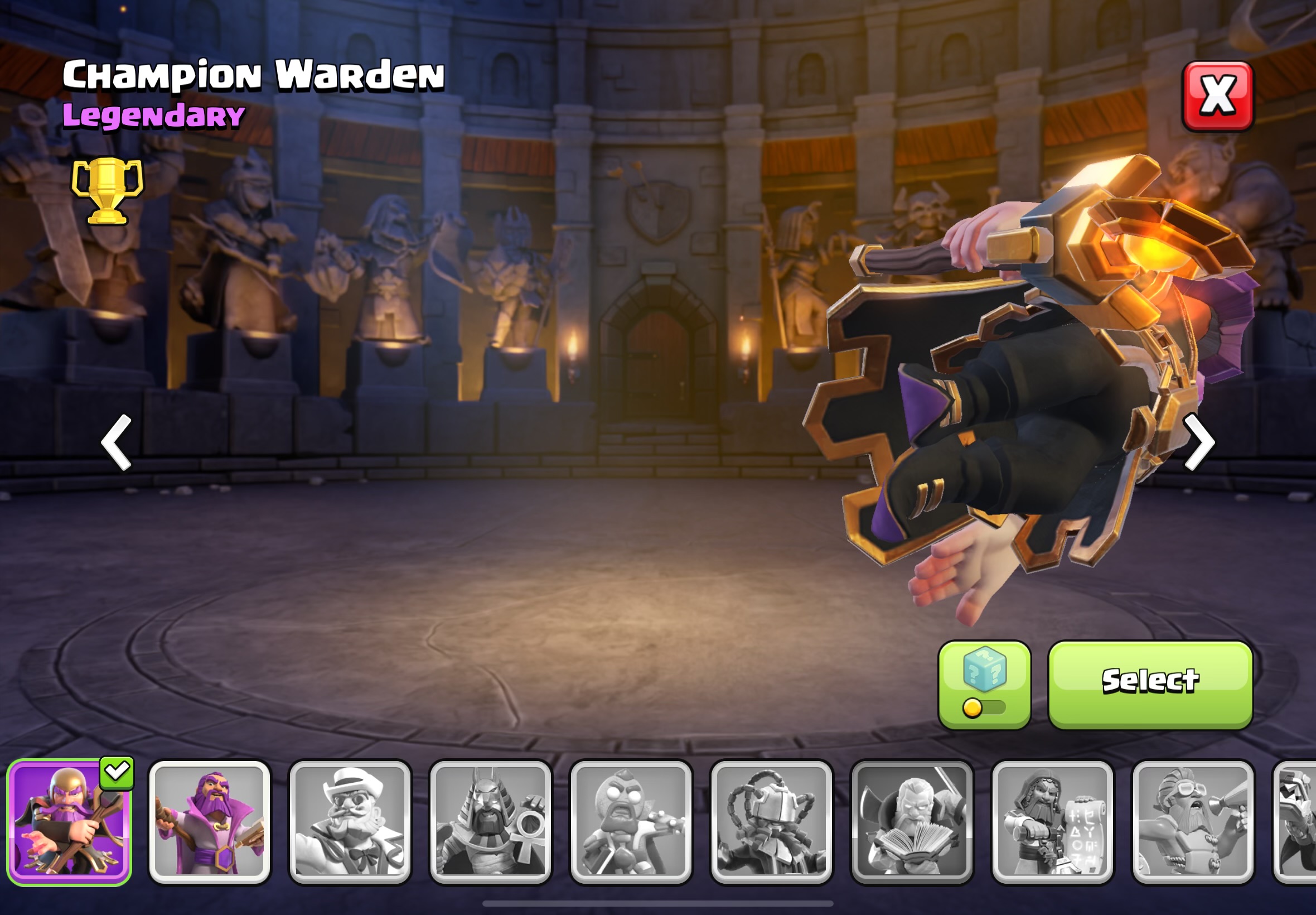The image size is (1316, 915).
Task: Pick the goggles Warden with megaphone skin
Action: [1192, 822]
